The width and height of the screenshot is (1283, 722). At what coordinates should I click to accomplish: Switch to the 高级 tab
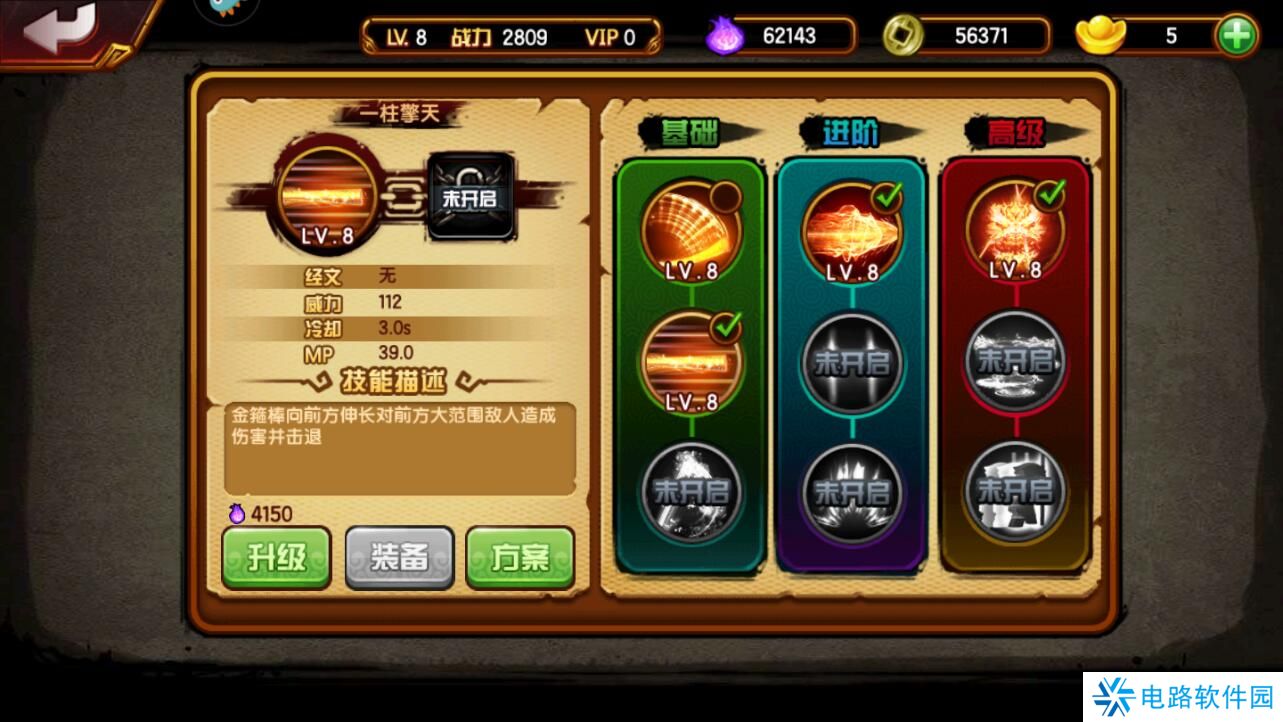1016,131
